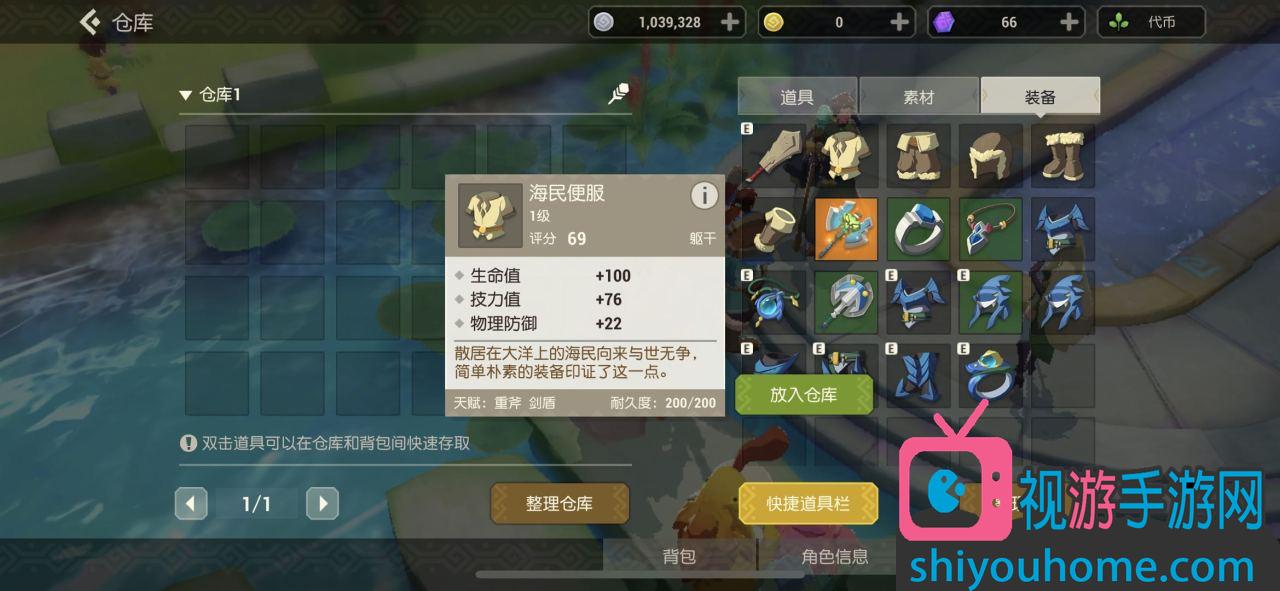Select the fur-trimmed boots slot
Viewport: 1280px width, 591px height.
(1062, 156)
